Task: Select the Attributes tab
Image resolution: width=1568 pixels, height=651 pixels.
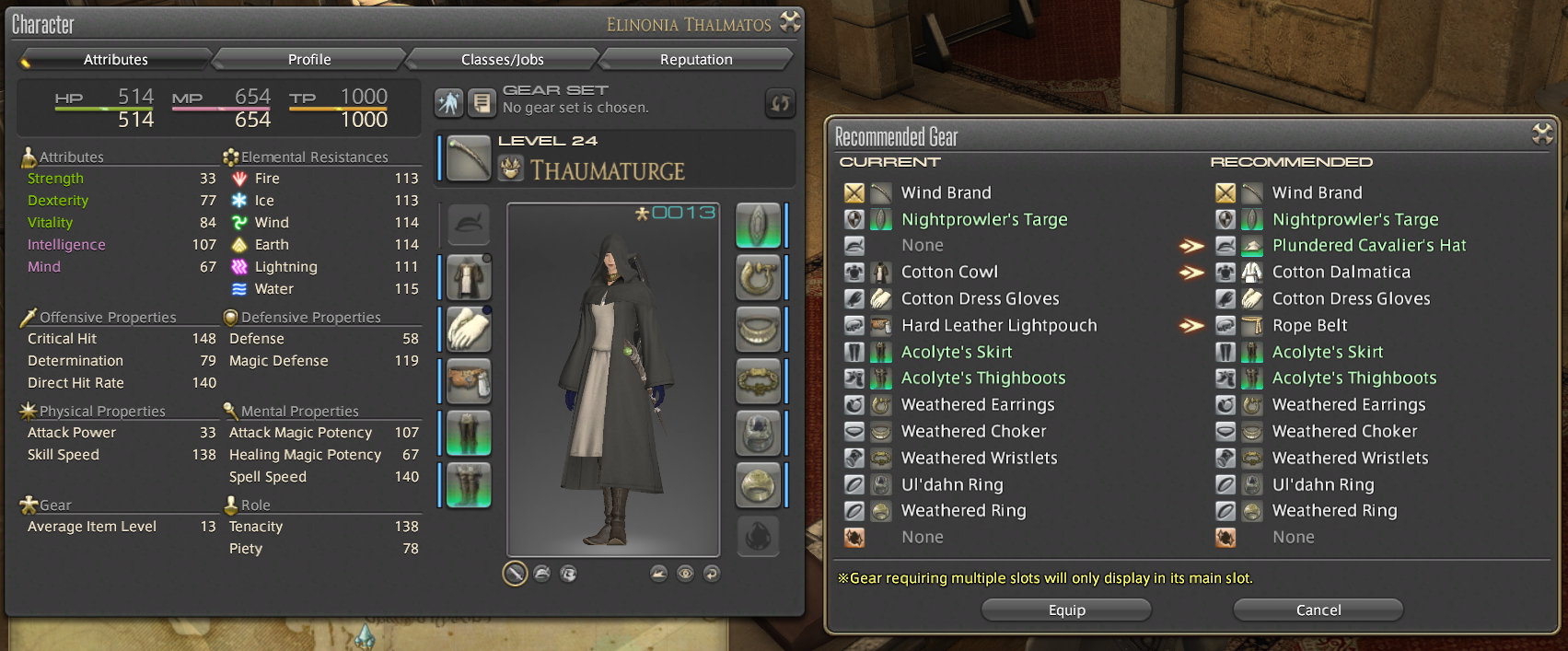Action: [x=116, y=60]
